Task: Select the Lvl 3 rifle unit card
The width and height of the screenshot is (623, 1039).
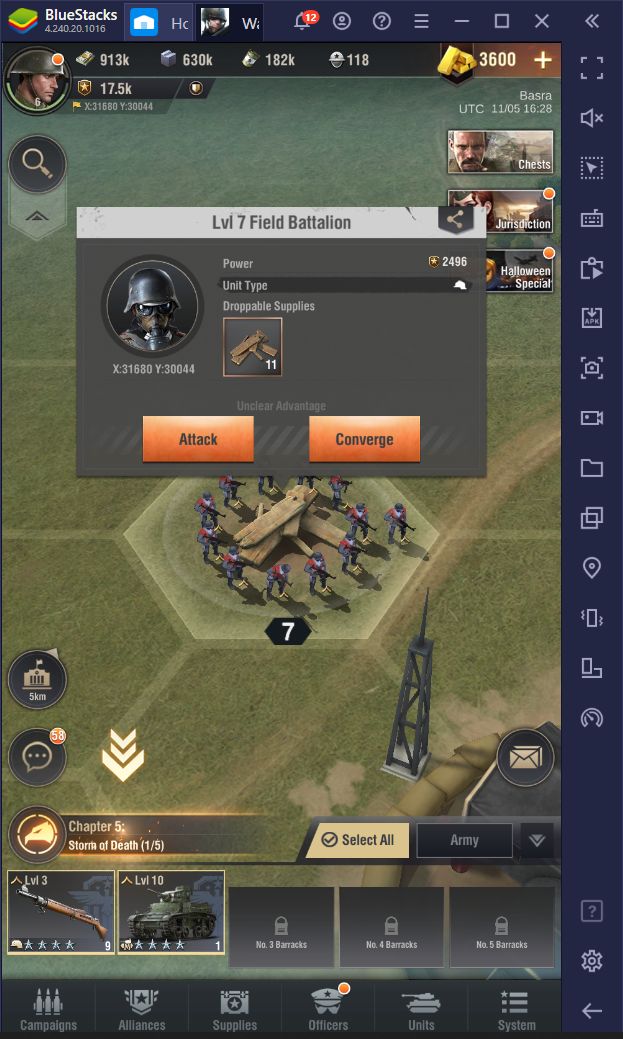Action: point(60,910)
